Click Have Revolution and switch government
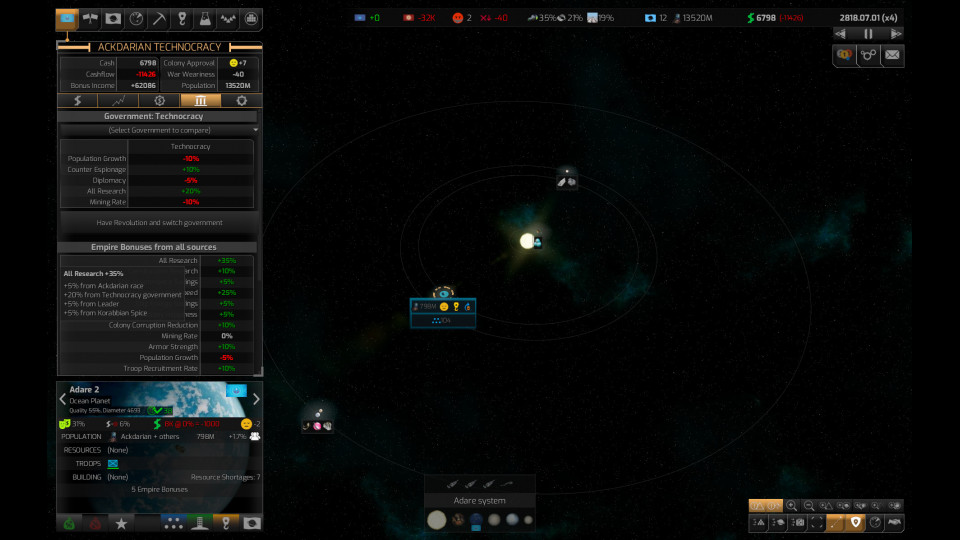 coord(160,222)
